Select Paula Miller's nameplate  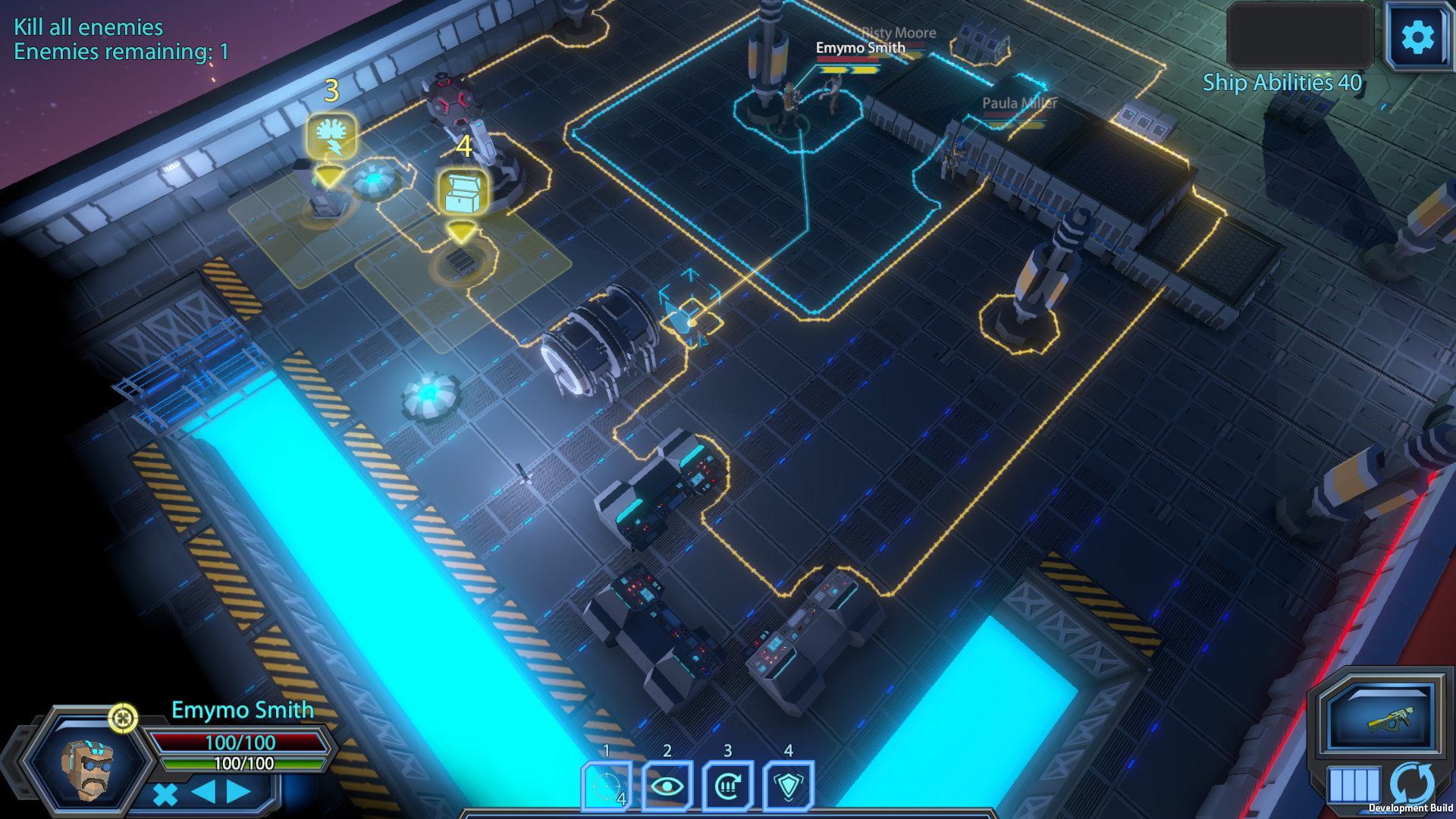(1017, 103)
